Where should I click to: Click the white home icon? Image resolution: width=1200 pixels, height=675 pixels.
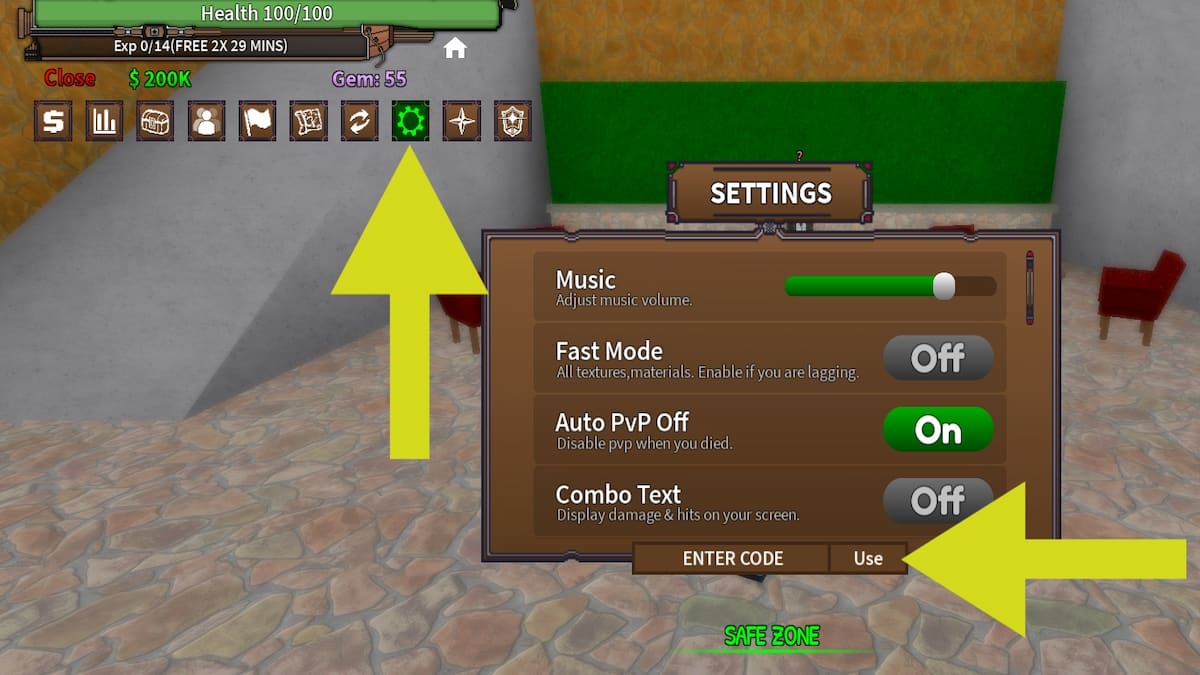pyautogui.click(x=455, y=48)
